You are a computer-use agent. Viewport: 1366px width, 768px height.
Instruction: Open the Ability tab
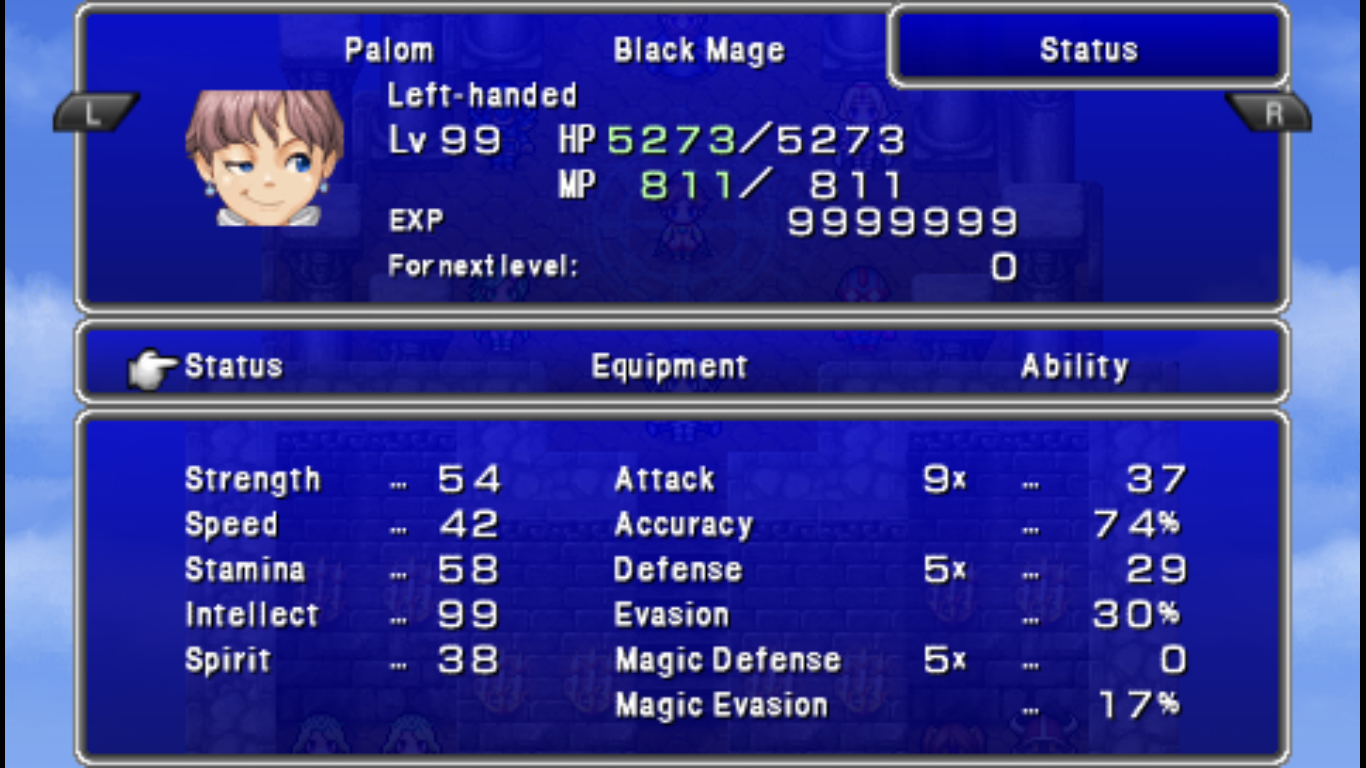(1074, 367)
